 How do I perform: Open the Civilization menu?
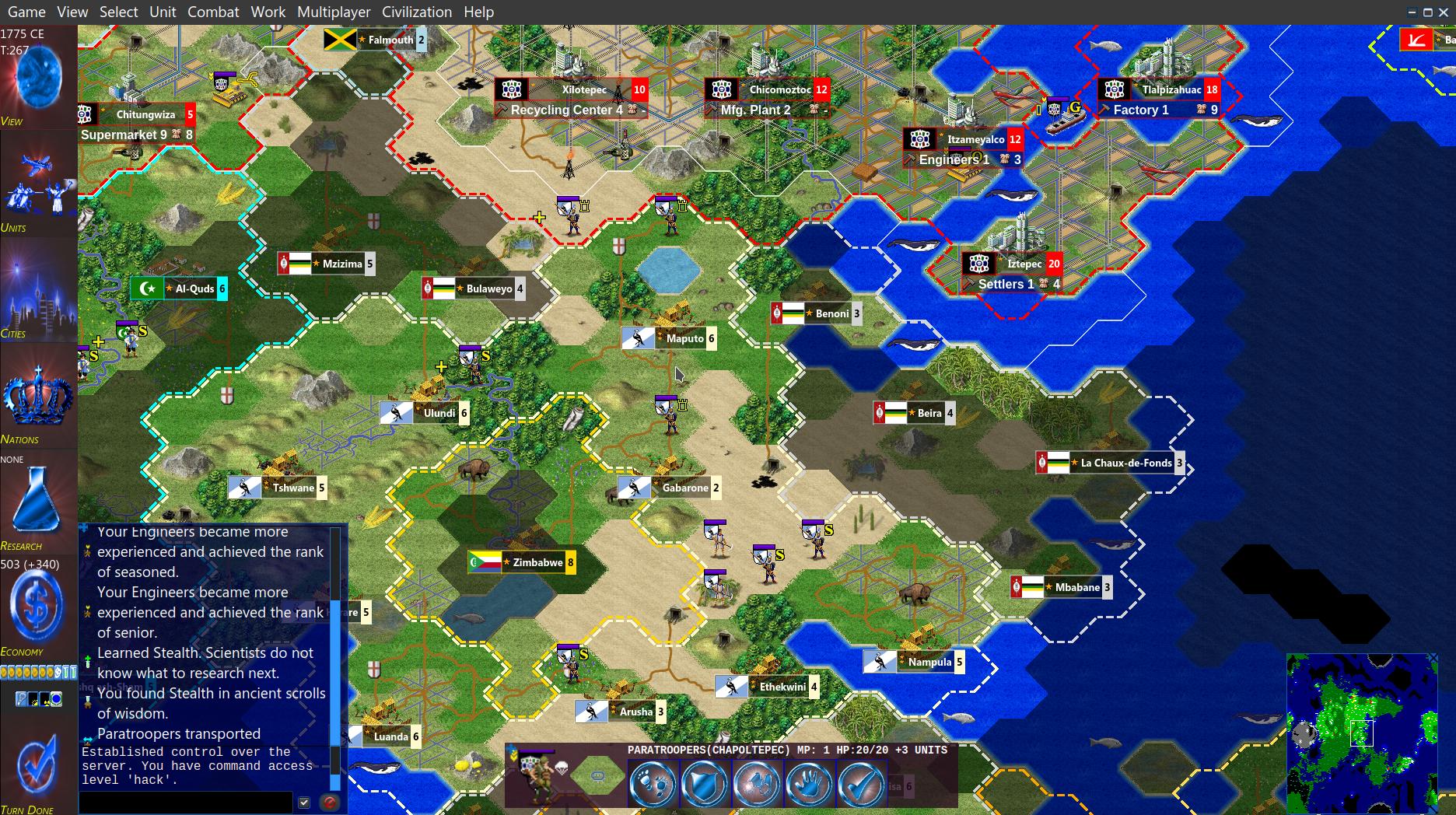(x=416, y=12)
